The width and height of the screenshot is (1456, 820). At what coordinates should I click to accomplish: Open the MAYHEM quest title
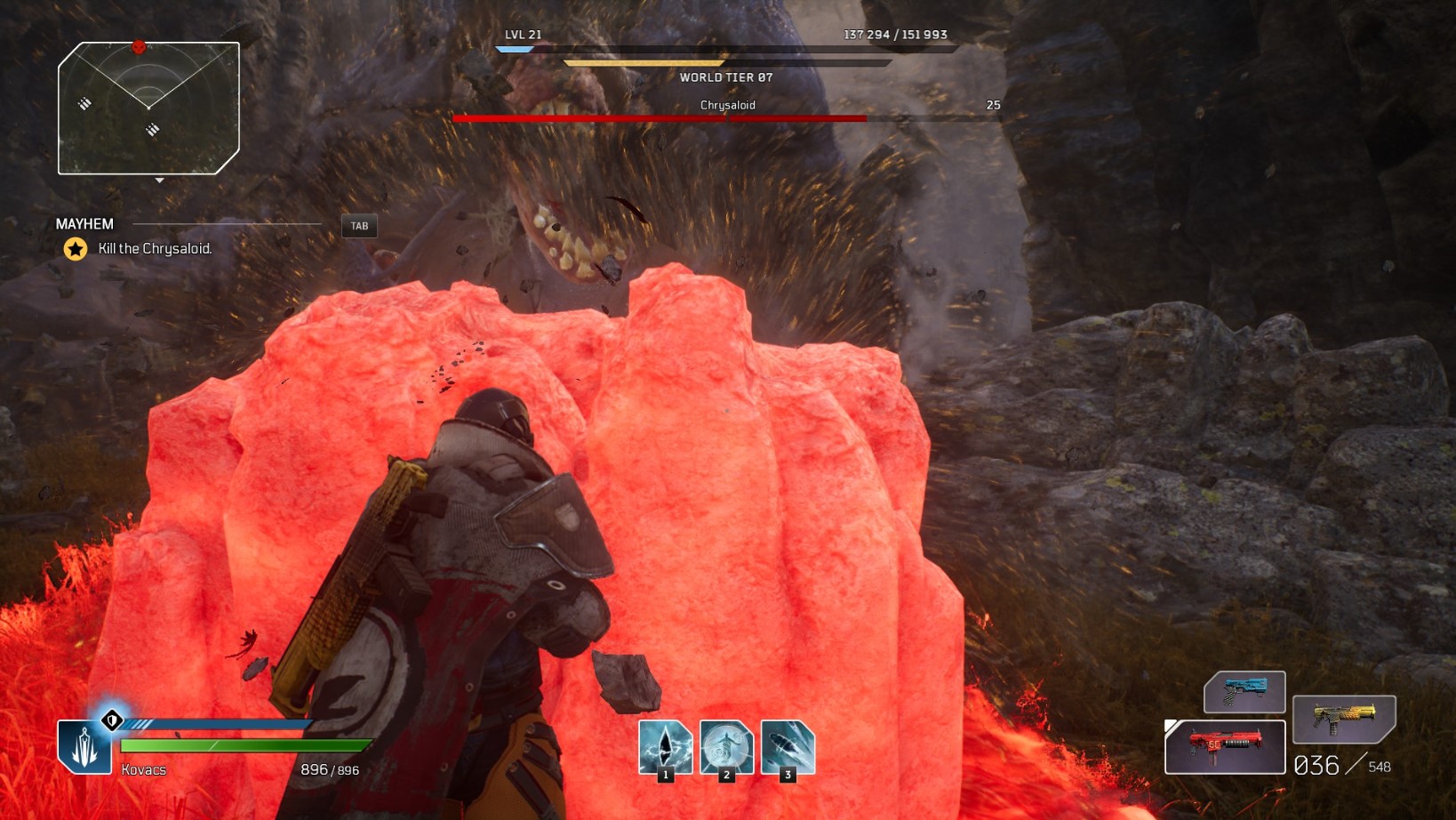coord(84,223)
